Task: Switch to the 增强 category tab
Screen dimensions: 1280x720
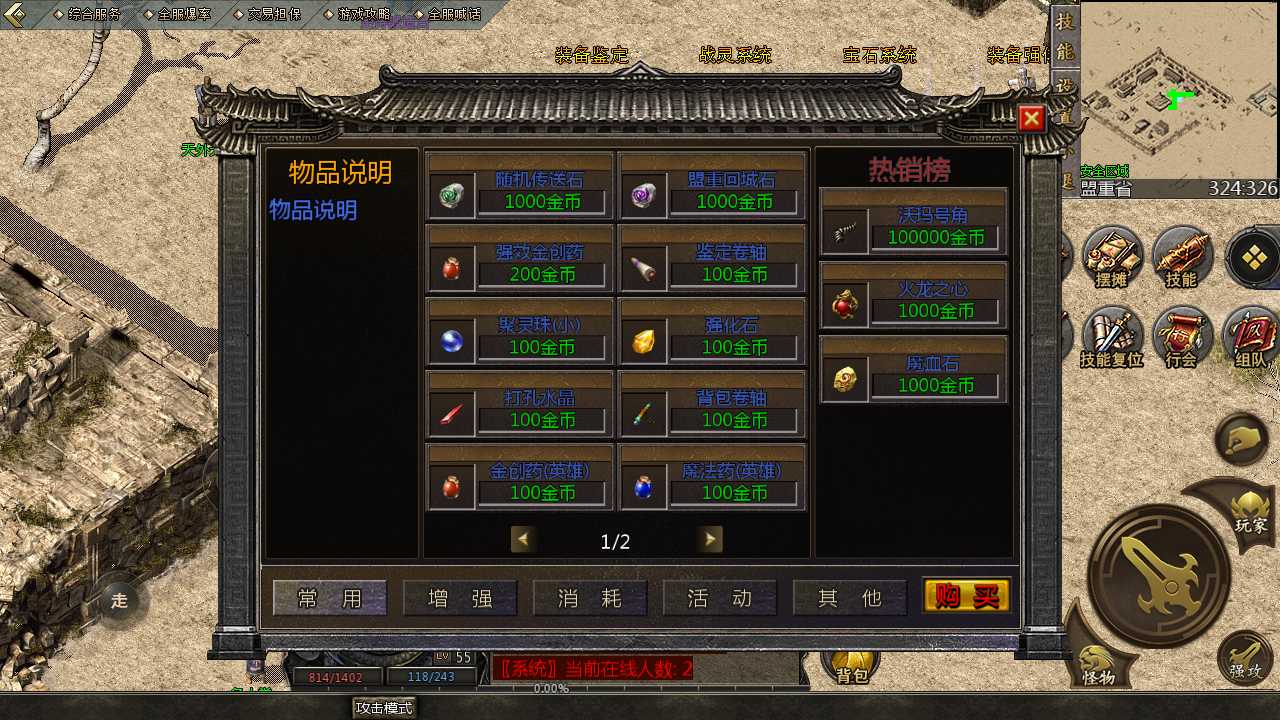Action: coord(460,598)
